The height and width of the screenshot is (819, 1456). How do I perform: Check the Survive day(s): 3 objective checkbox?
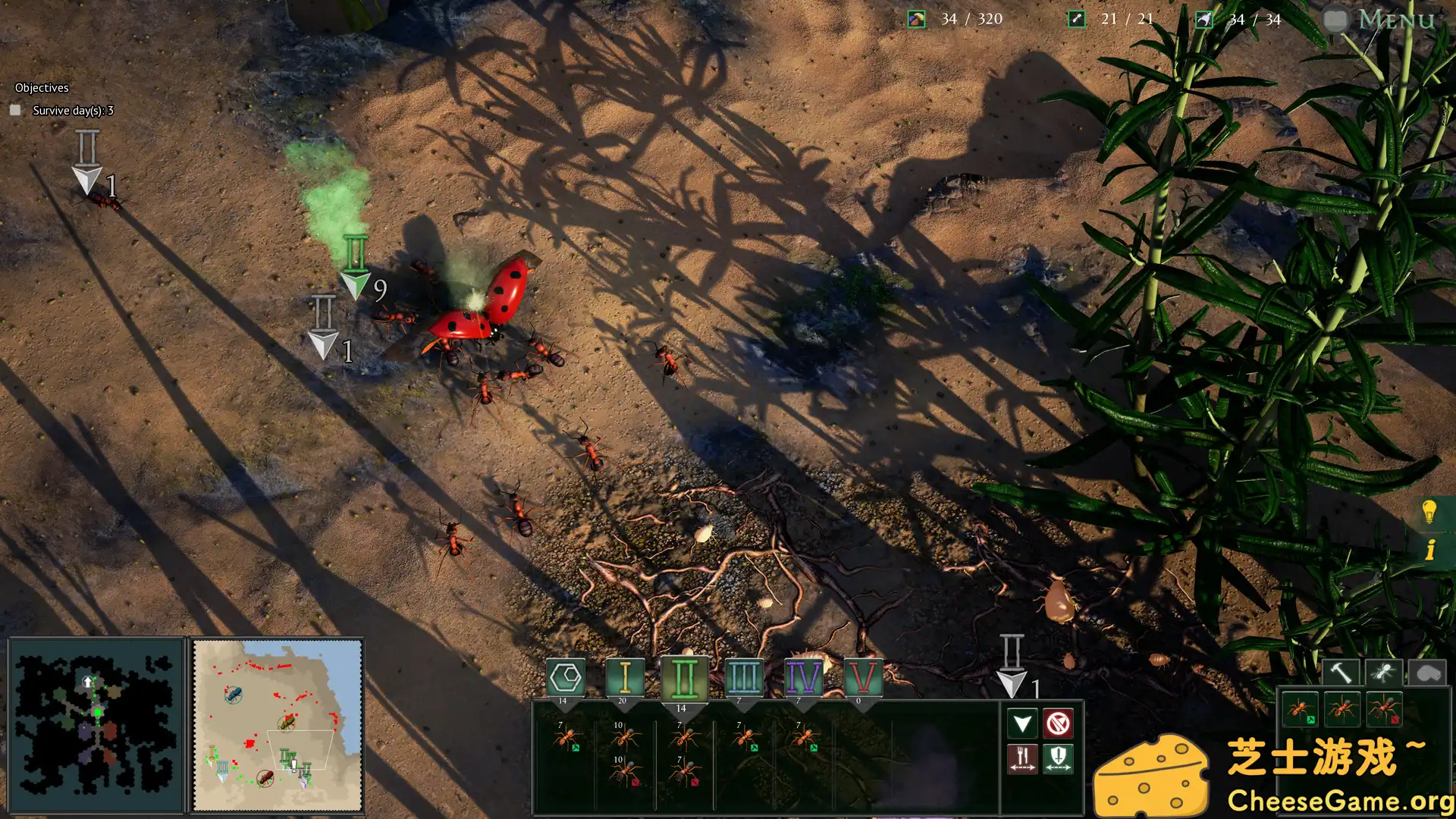pyautogui.click(x=16, y=110)
